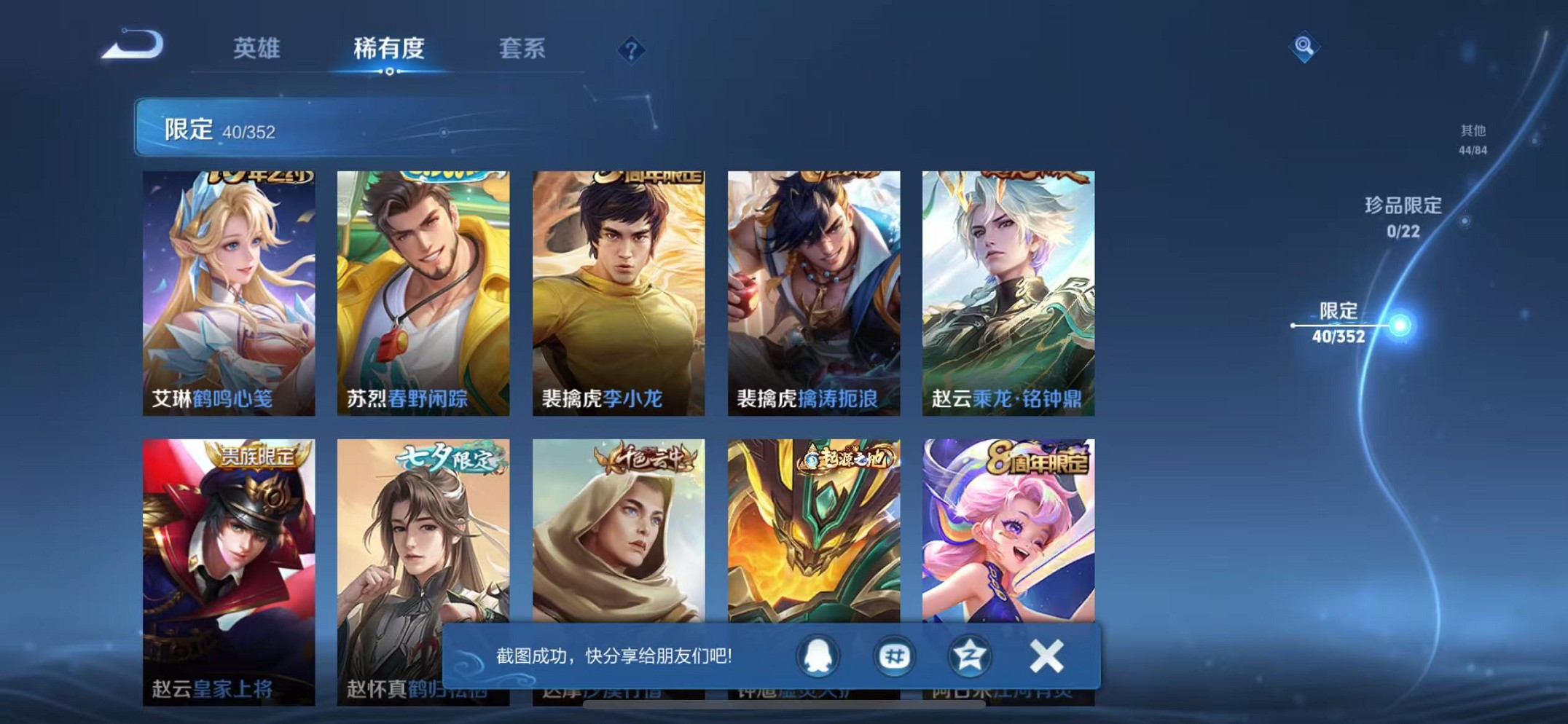Switch to the 英雄 tab
The height and width of the screenshot is (724, 1568).
[256, 50]
